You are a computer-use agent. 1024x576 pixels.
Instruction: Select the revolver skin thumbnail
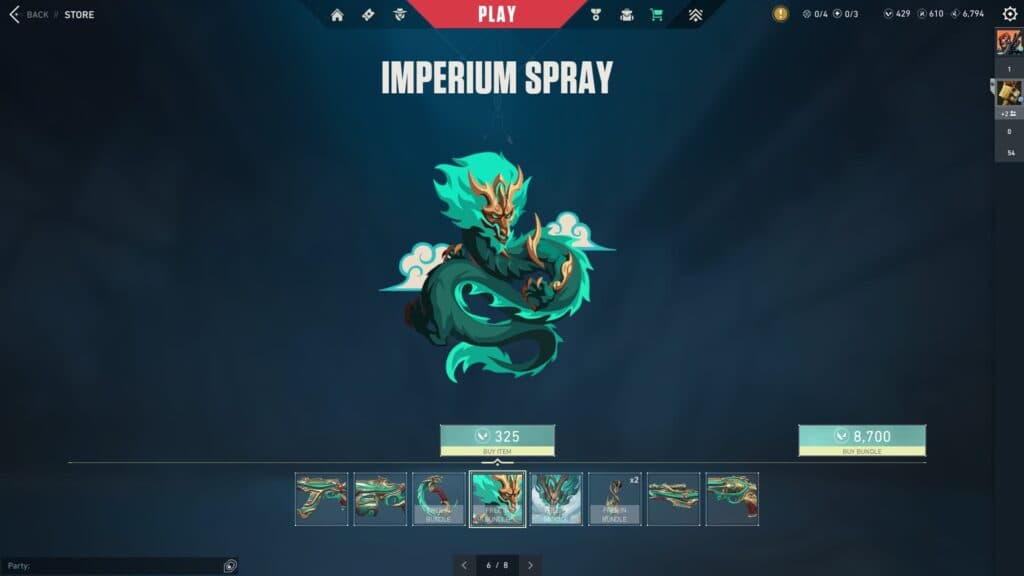732,499
